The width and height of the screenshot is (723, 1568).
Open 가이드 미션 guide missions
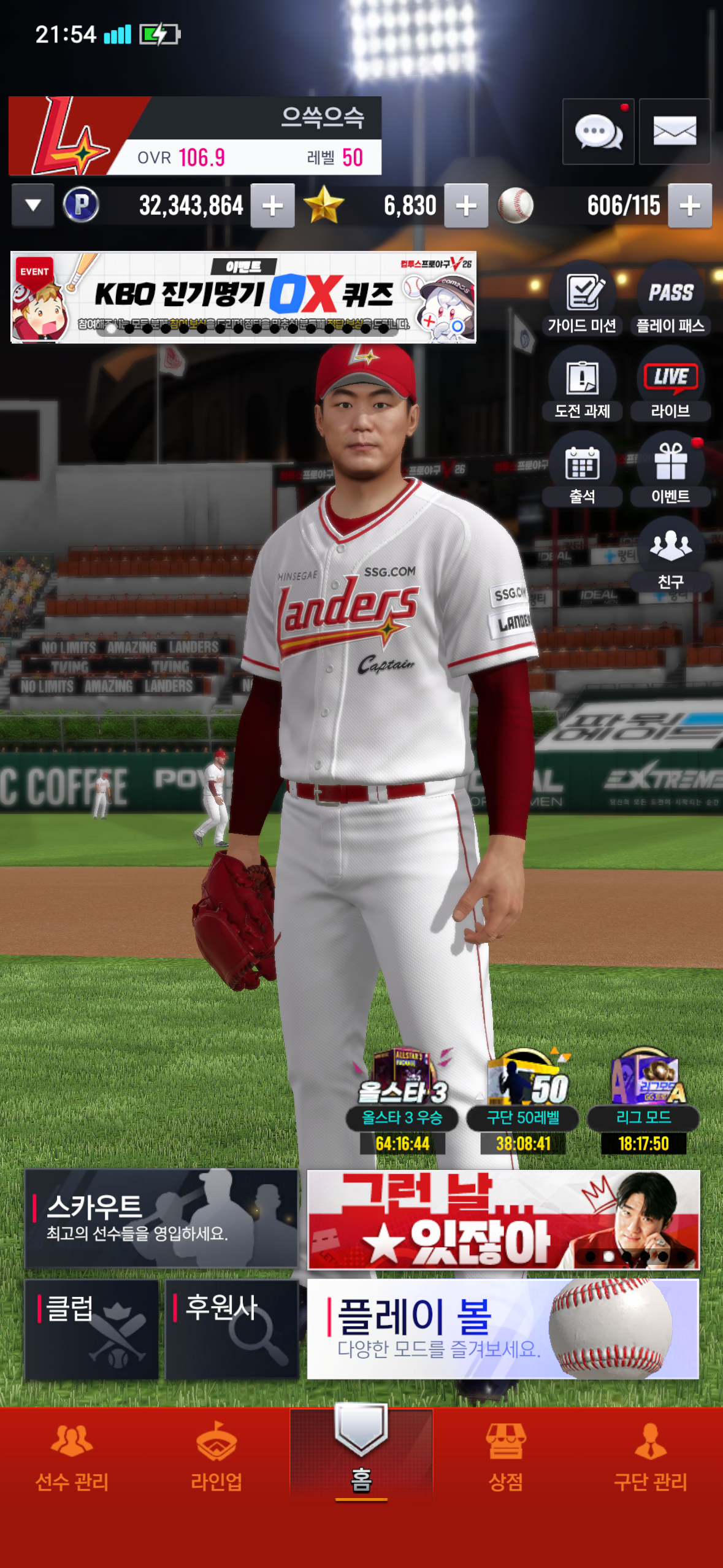582,302
